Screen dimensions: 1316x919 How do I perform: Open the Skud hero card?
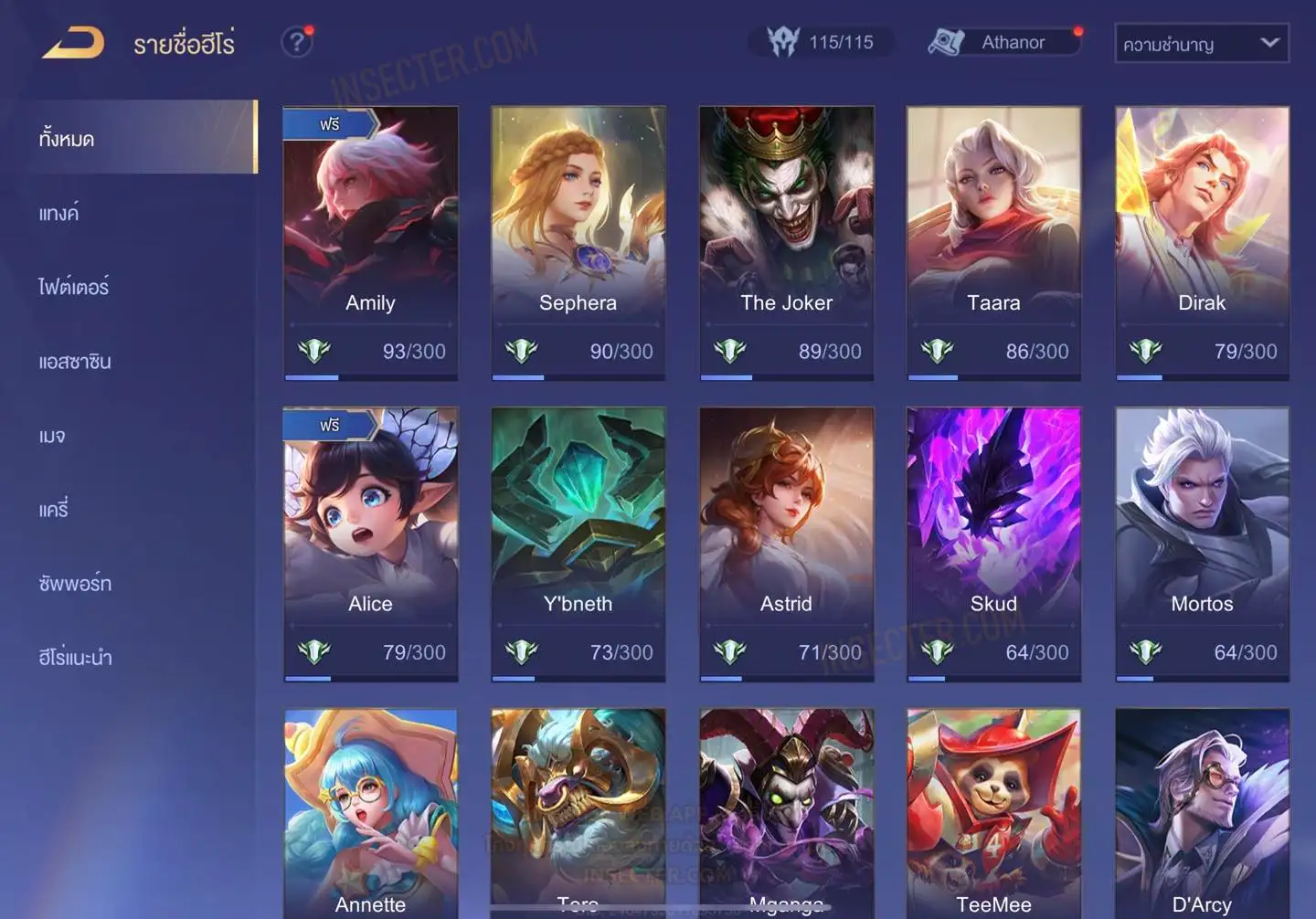(x=993, y=544)
